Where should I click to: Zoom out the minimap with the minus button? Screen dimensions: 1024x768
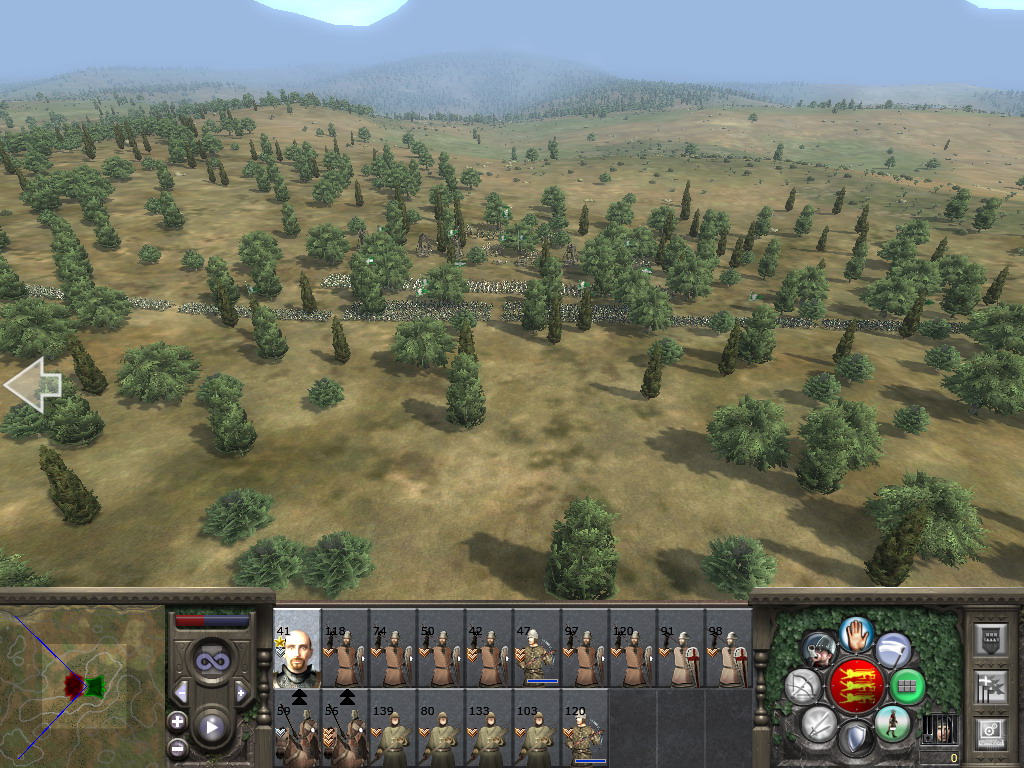pyautogui.click(x=178, y=746)
